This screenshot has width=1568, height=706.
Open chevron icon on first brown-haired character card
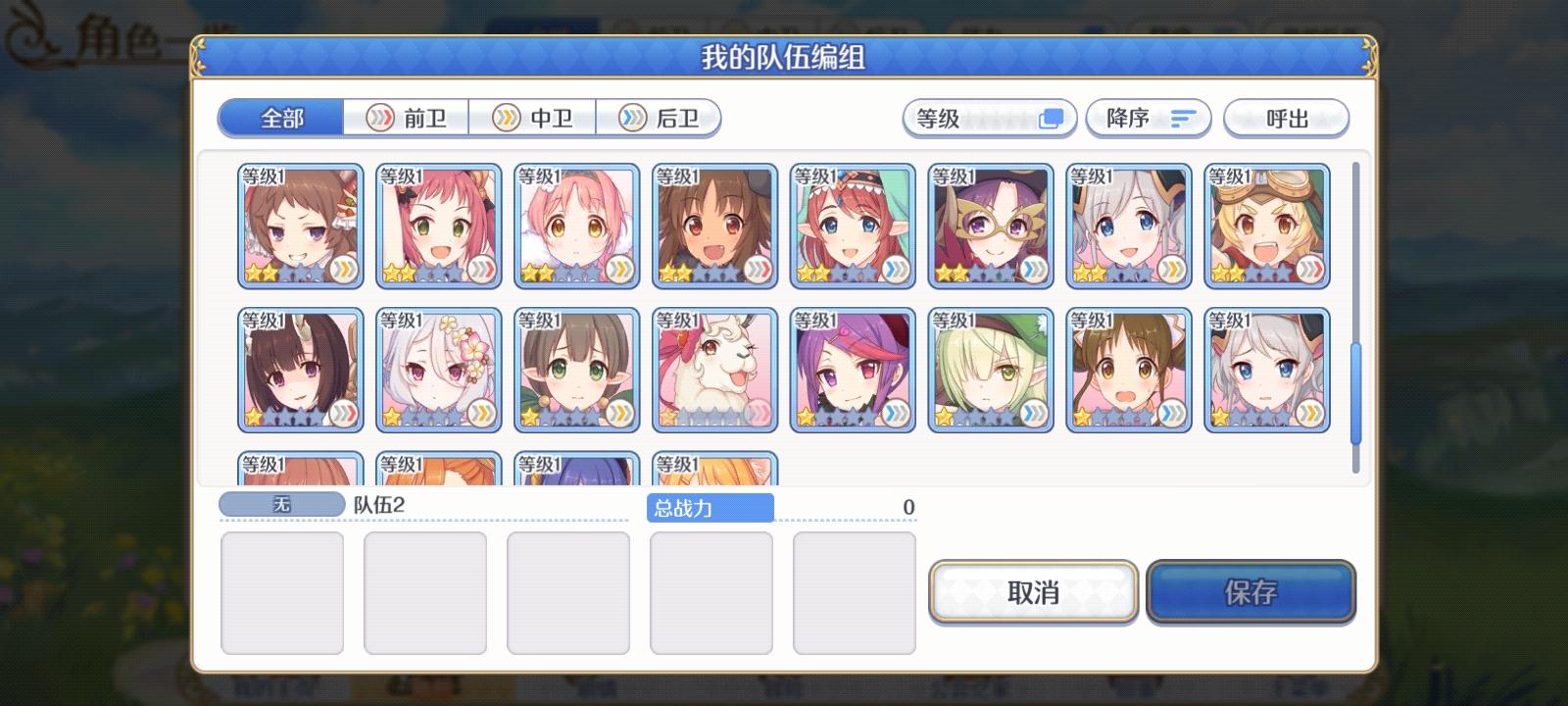tap(345, 267)
